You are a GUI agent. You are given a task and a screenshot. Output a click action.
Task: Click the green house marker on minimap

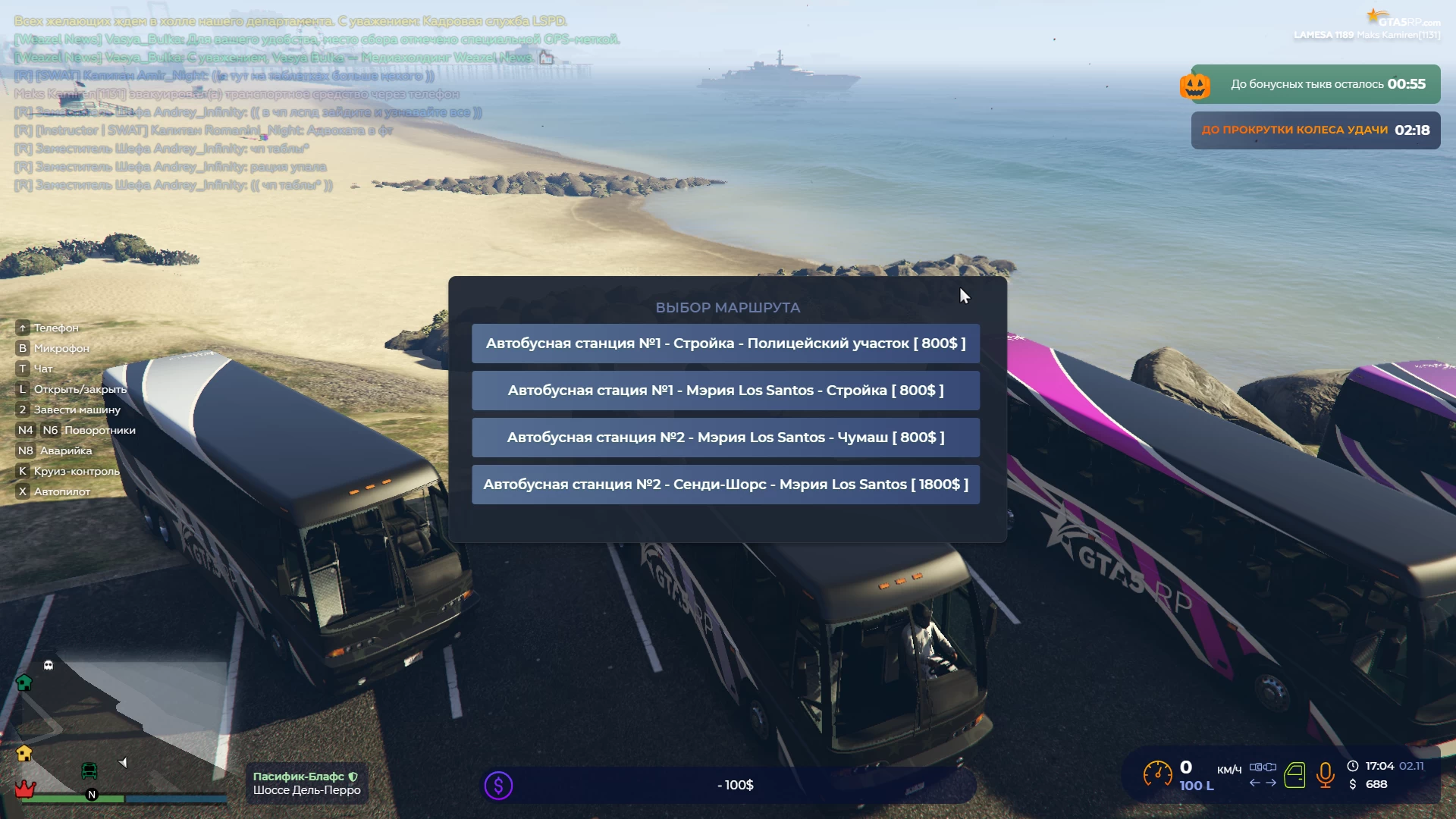coord(24,682)
